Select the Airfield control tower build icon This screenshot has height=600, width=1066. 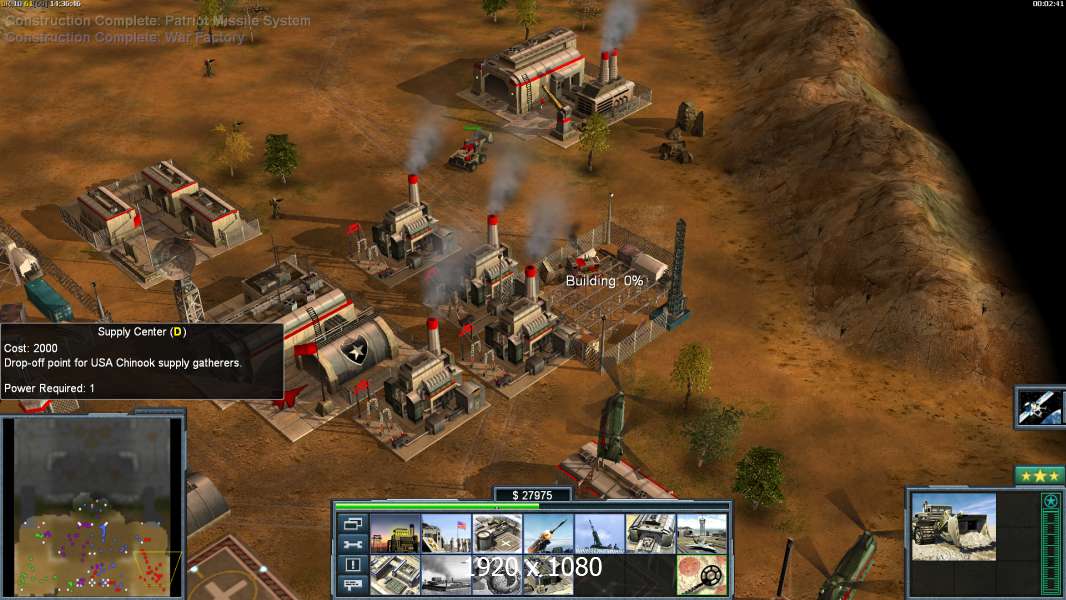pyautogui.click(x=701, y=534)
